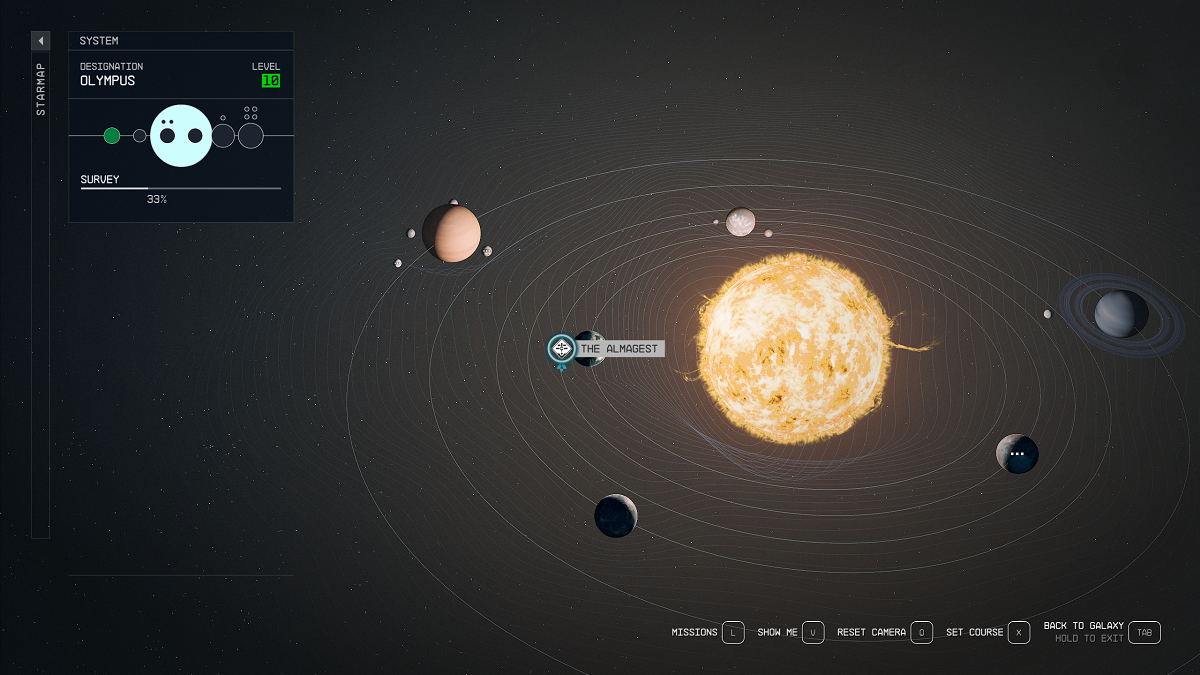This screenshot has height=675, width=1200.
Task: Select the ringed gas giant planet
Action: 1120,314
